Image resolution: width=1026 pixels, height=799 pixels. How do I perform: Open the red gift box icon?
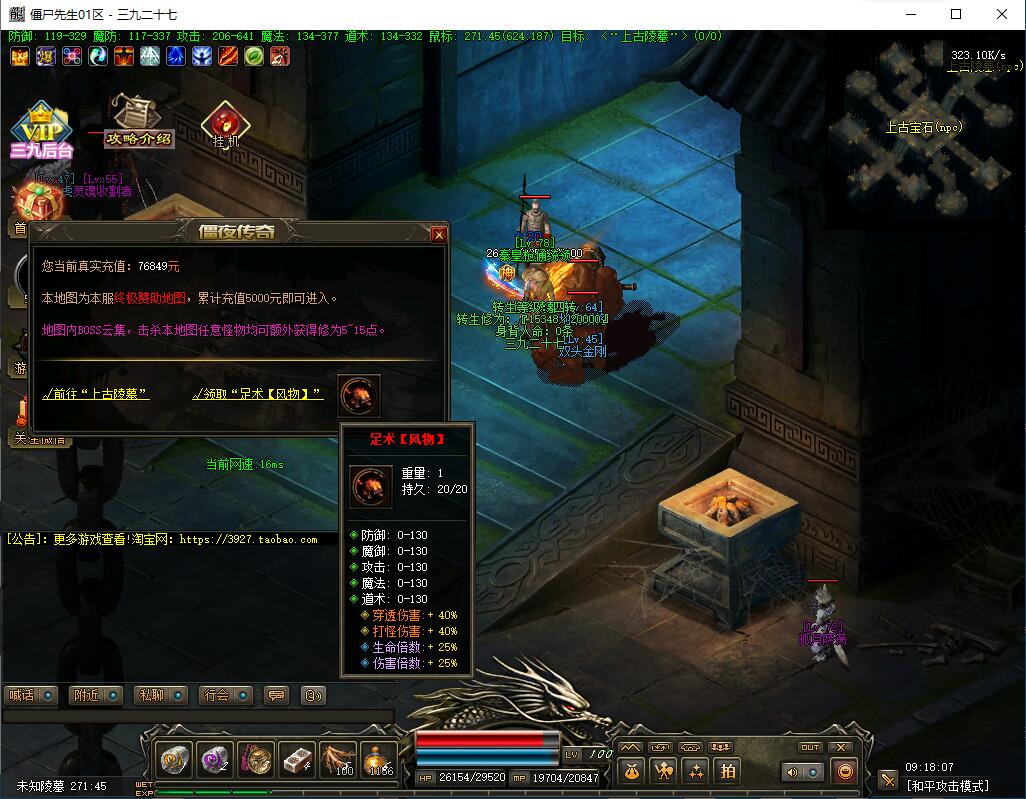coord(28,201)
